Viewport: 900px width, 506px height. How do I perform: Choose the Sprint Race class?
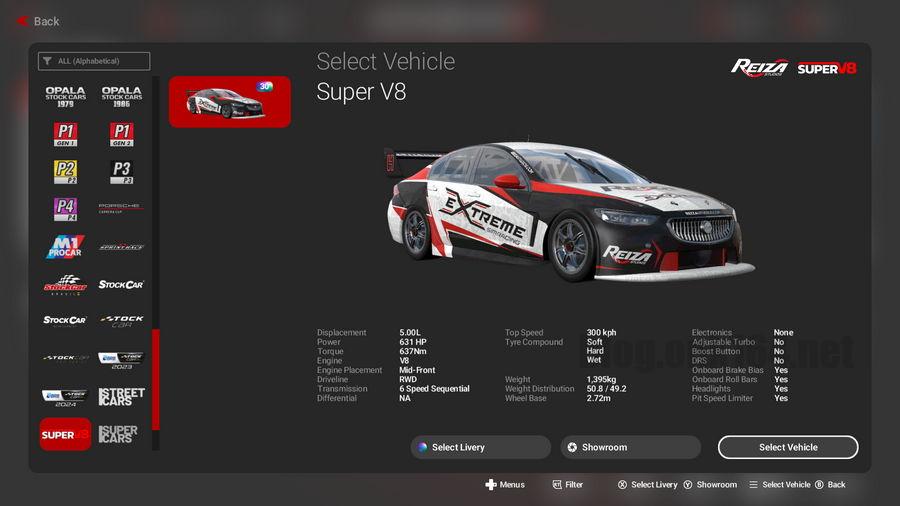point(121,247)
